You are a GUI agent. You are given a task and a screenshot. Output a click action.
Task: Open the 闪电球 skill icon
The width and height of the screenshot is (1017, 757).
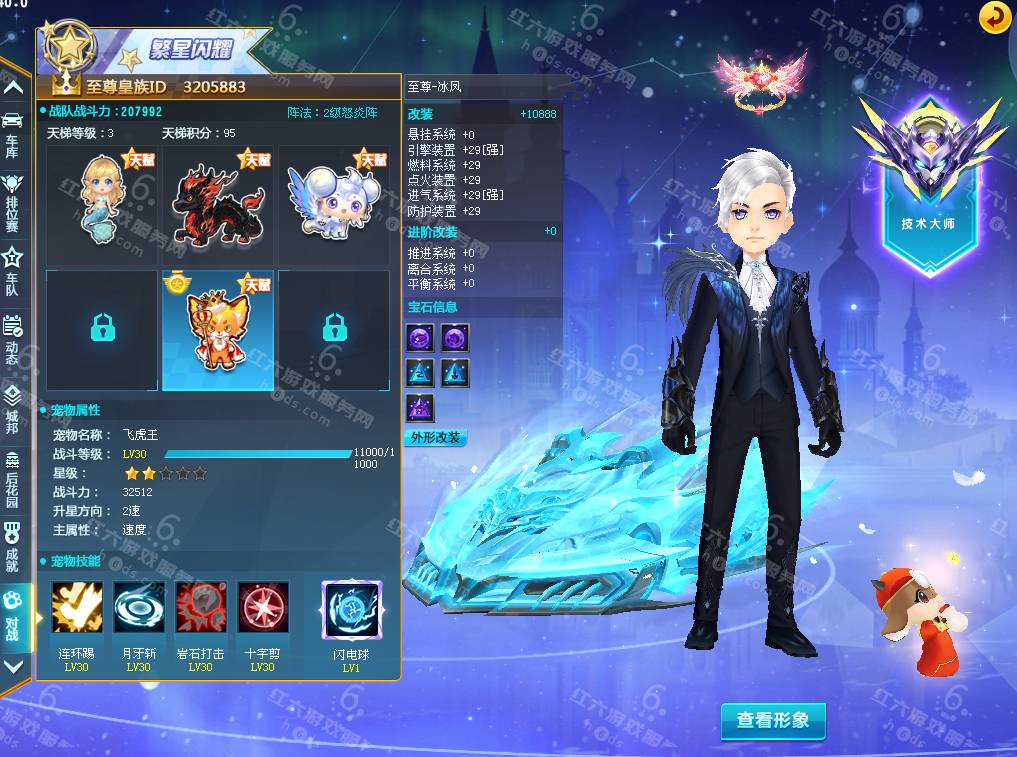[x=351, y=610]
